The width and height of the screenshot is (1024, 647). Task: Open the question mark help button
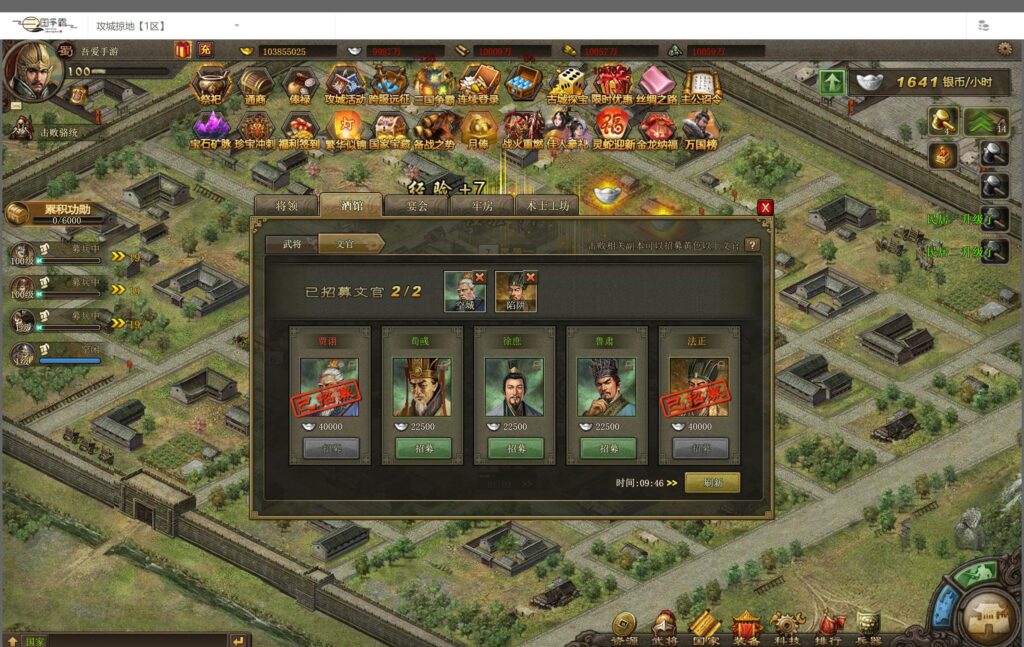coord(752,244)
